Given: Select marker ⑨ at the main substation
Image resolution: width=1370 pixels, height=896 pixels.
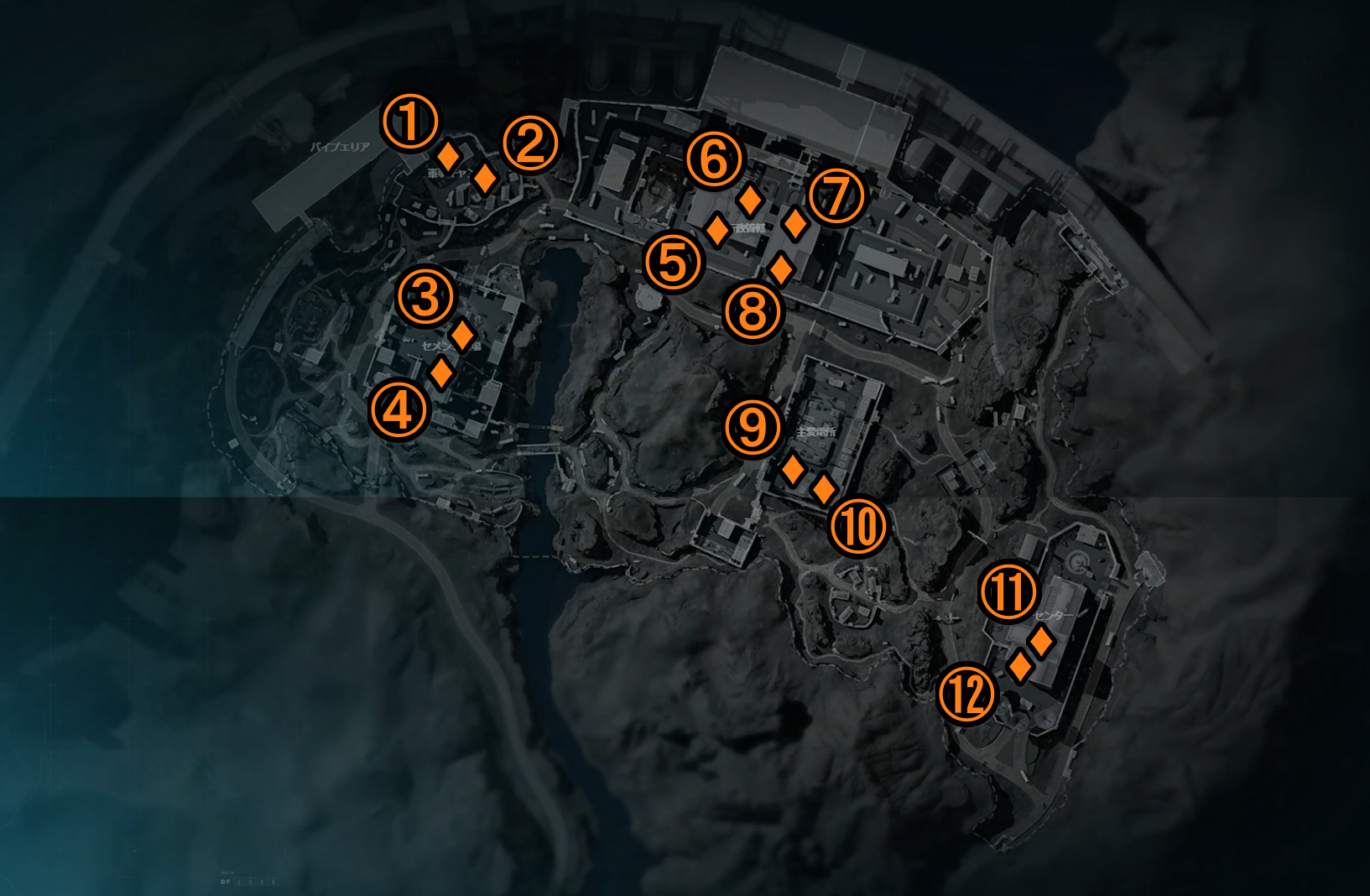Looking at the screenshot, I should [x=752, y=426].
